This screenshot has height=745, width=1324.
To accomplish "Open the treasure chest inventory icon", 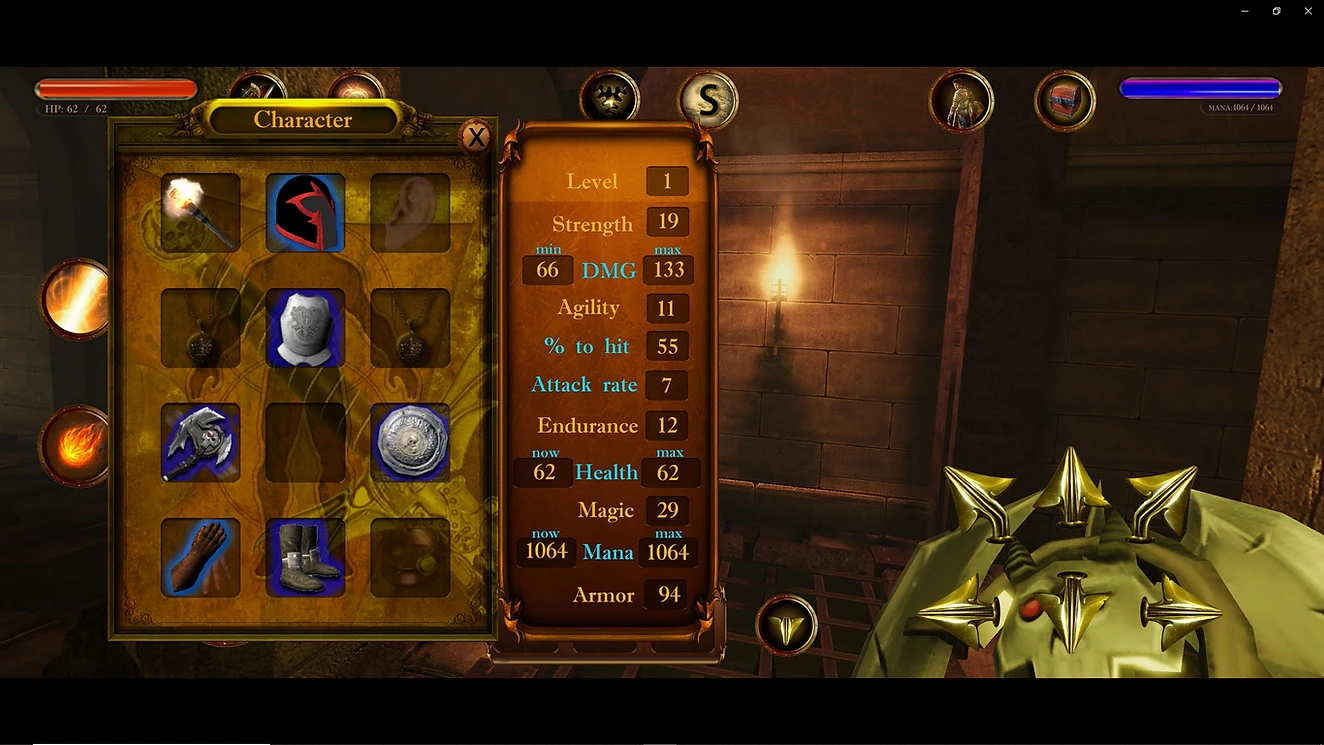I will click(x=1064, y=100).
